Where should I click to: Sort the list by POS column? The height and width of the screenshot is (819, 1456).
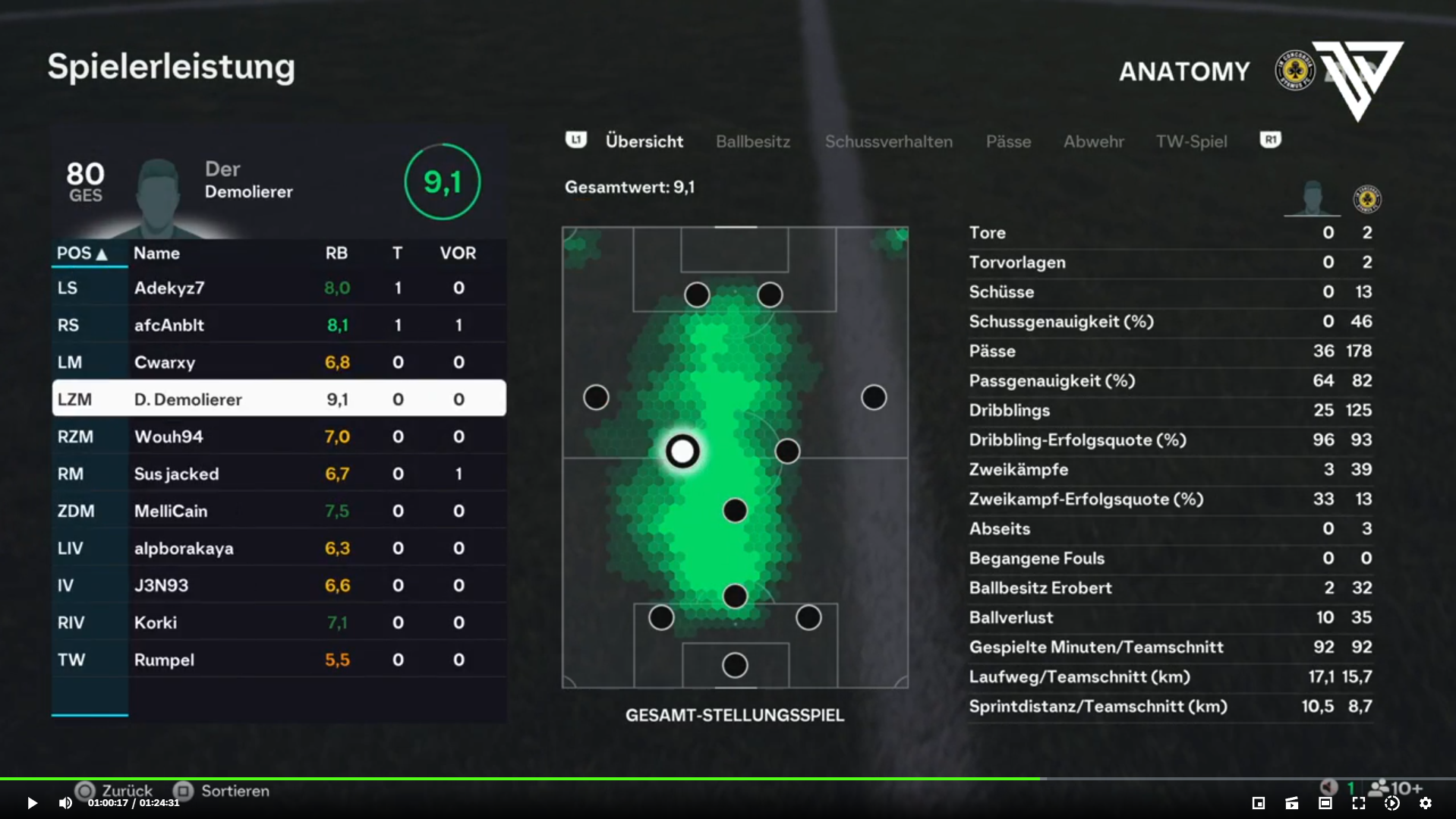click(x=81, y=254)
